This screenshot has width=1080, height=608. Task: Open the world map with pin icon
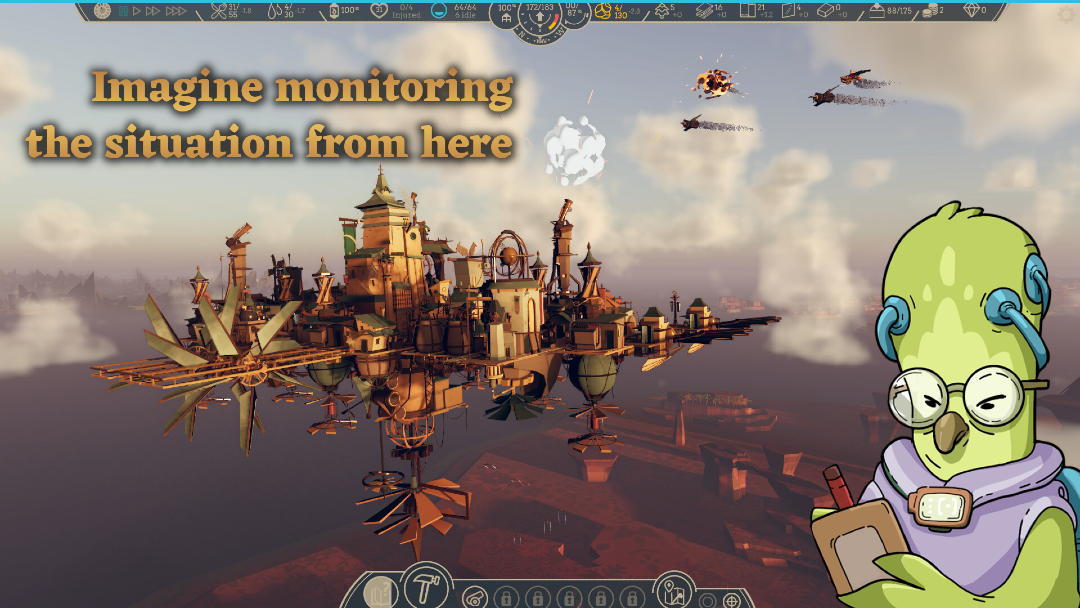tap(675, 590)
